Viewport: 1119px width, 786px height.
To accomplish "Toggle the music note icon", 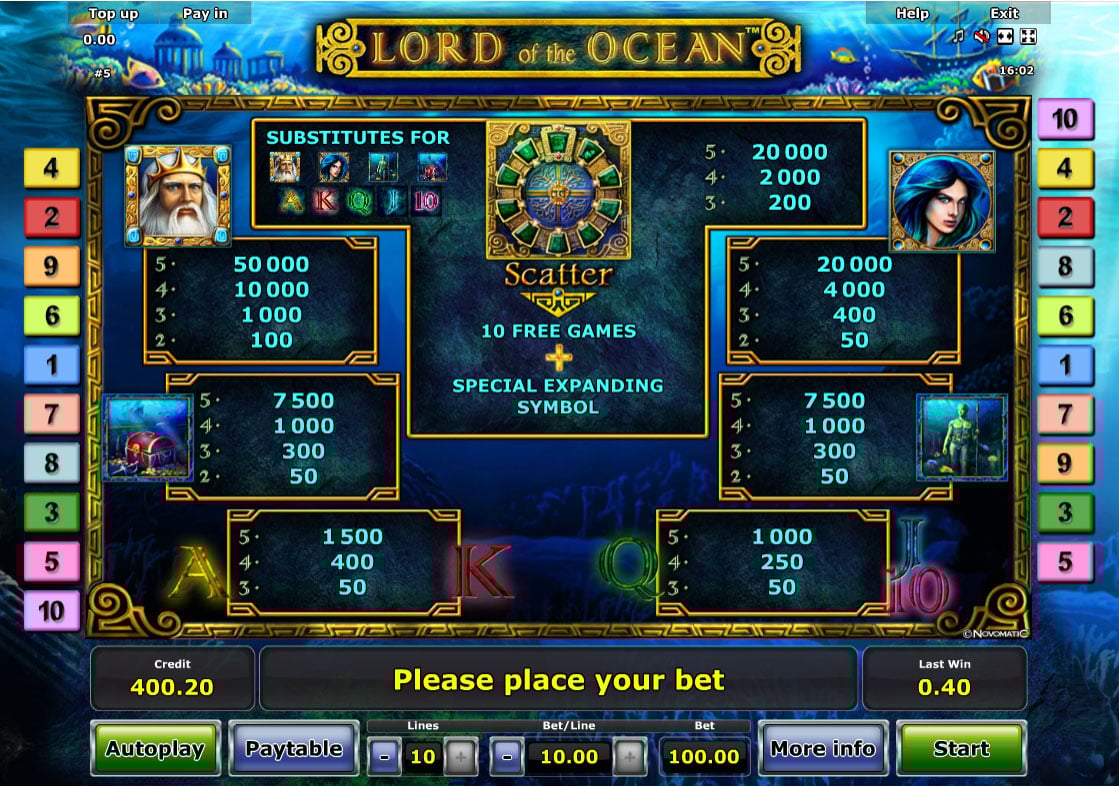I will click(x=958, y=37).
